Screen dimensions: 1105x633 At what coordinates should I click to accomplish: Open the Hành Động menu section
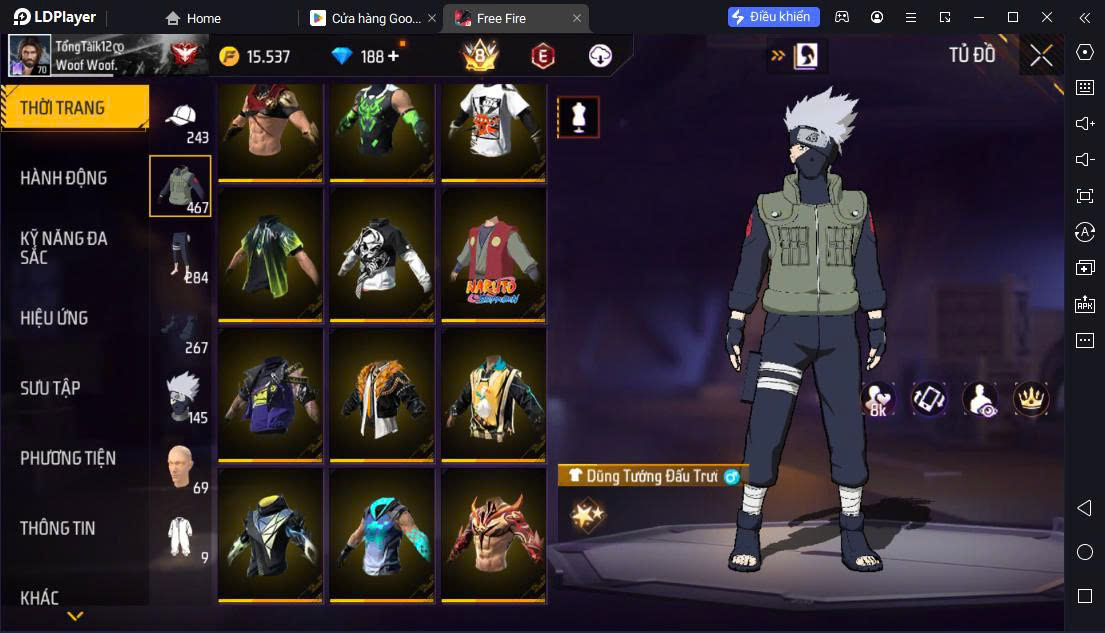64,178
